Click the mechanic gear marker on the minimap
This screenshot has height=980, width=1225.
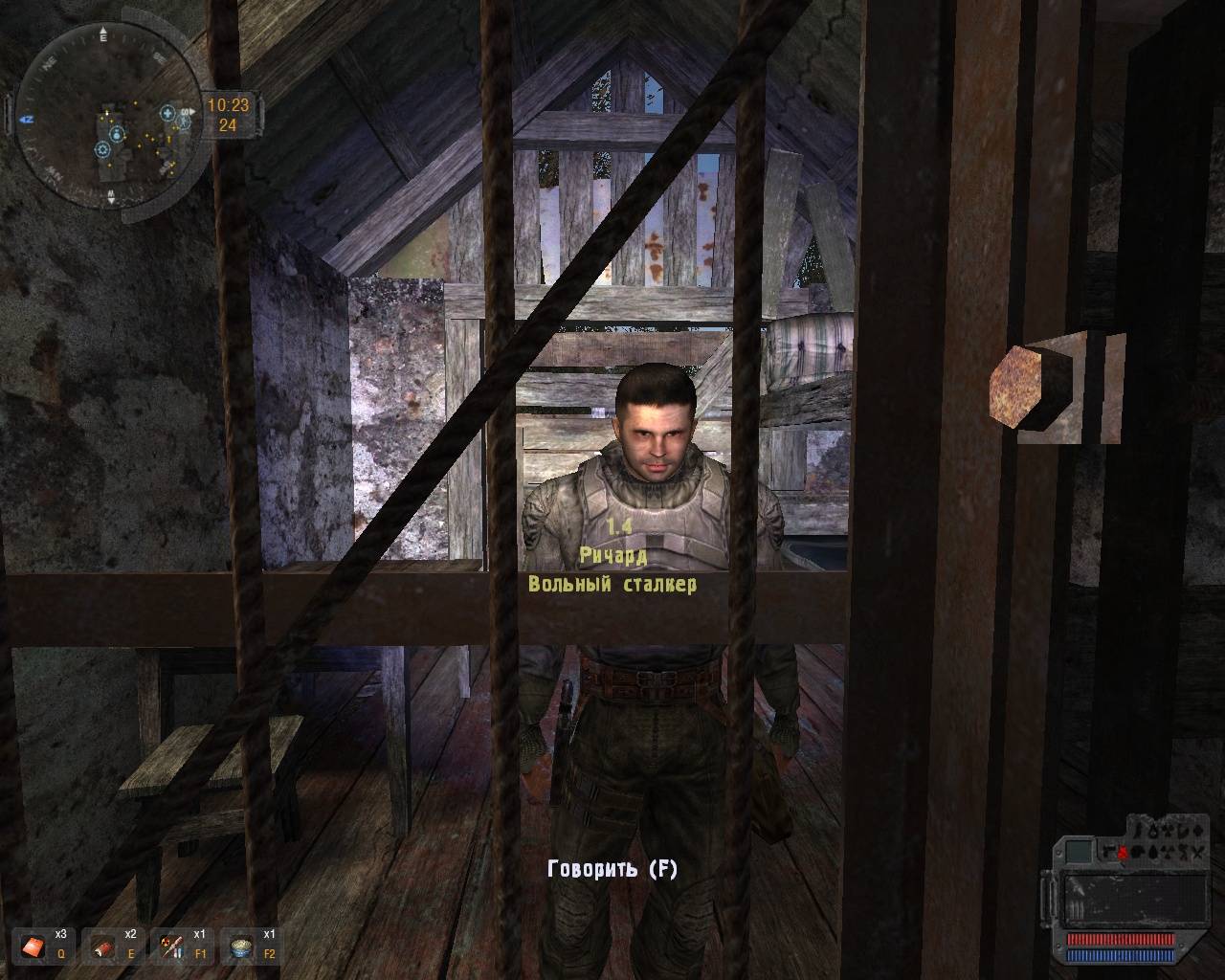[x=102, y=149]
